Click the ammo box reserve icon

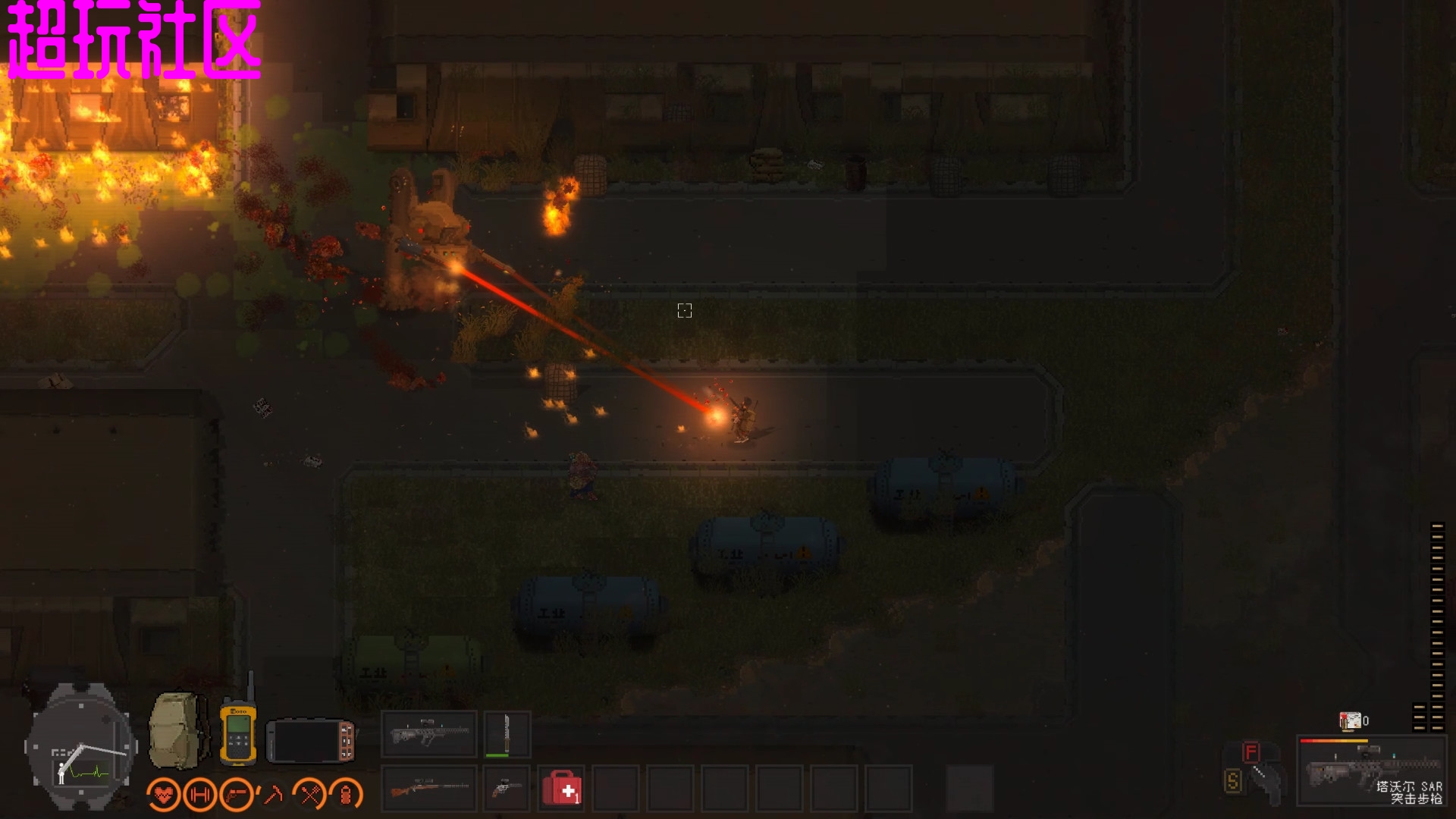[x=1350, y=720]
